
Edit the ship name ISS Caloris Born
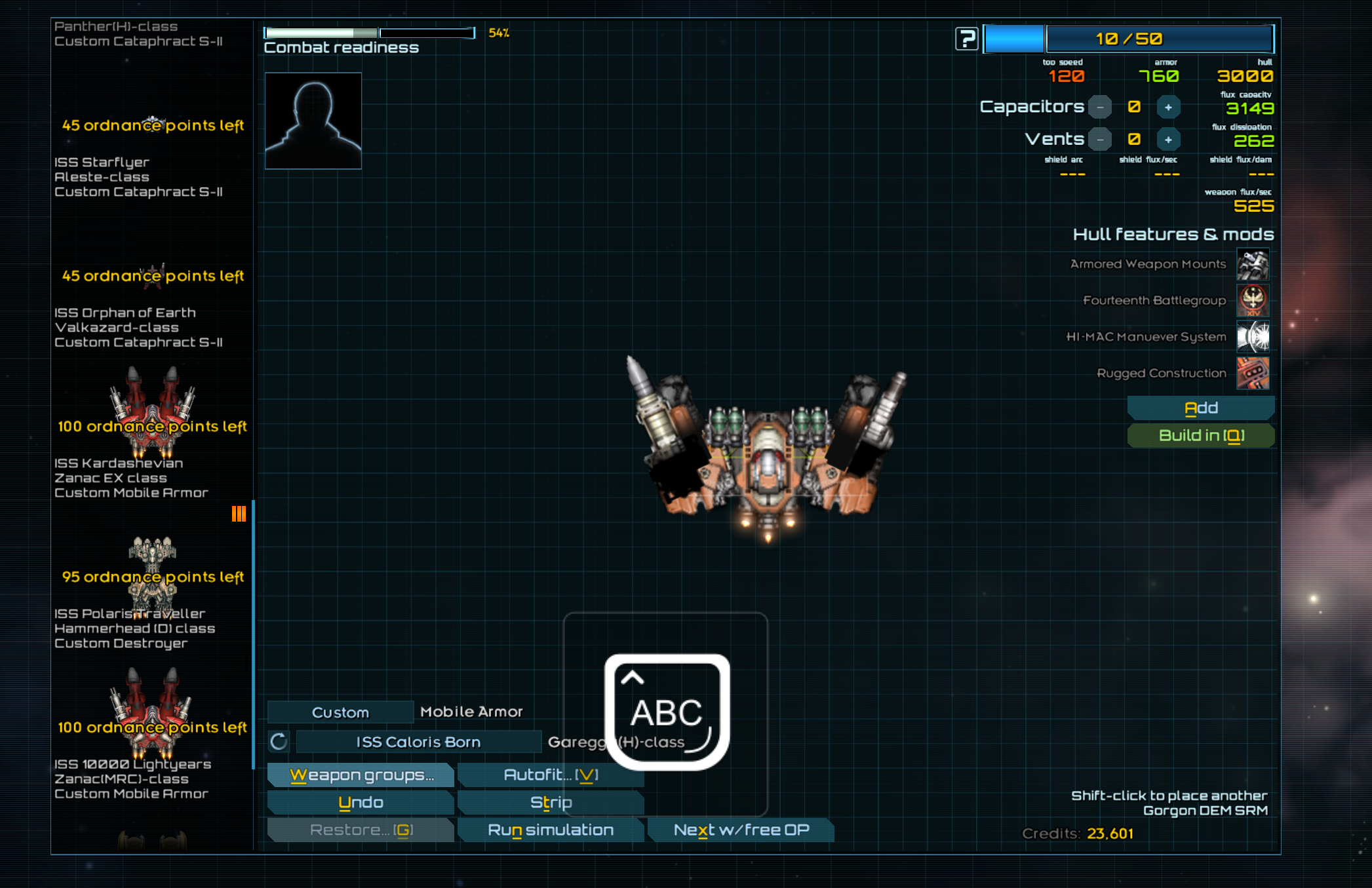click(418, 742)
